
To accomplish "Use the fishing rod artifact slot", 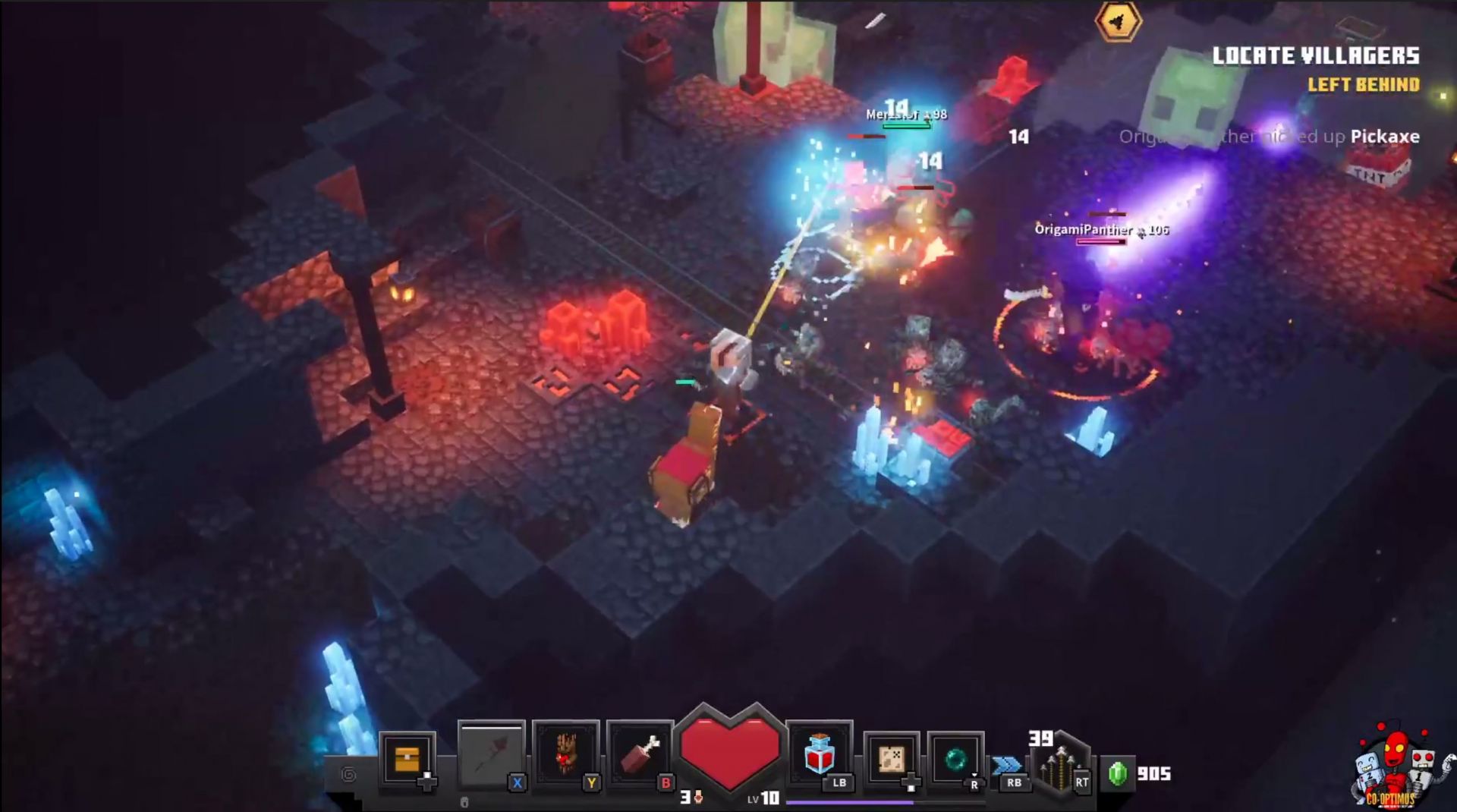I will click(491, 756).
